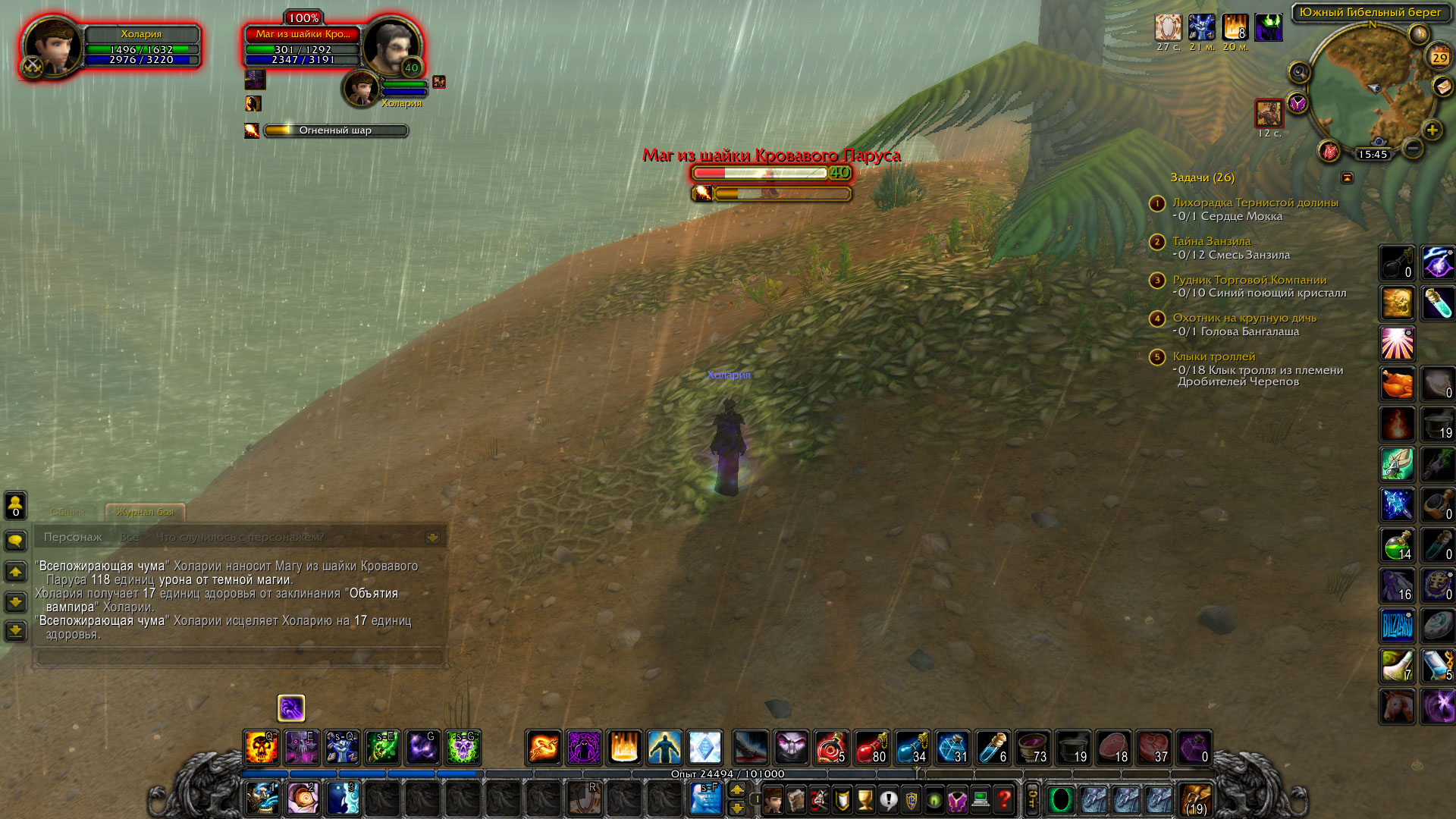The width and height of the screenshot is (1456, 819).
Task: Switch to the Журнал боя chat tab
Action: point(145,512)
